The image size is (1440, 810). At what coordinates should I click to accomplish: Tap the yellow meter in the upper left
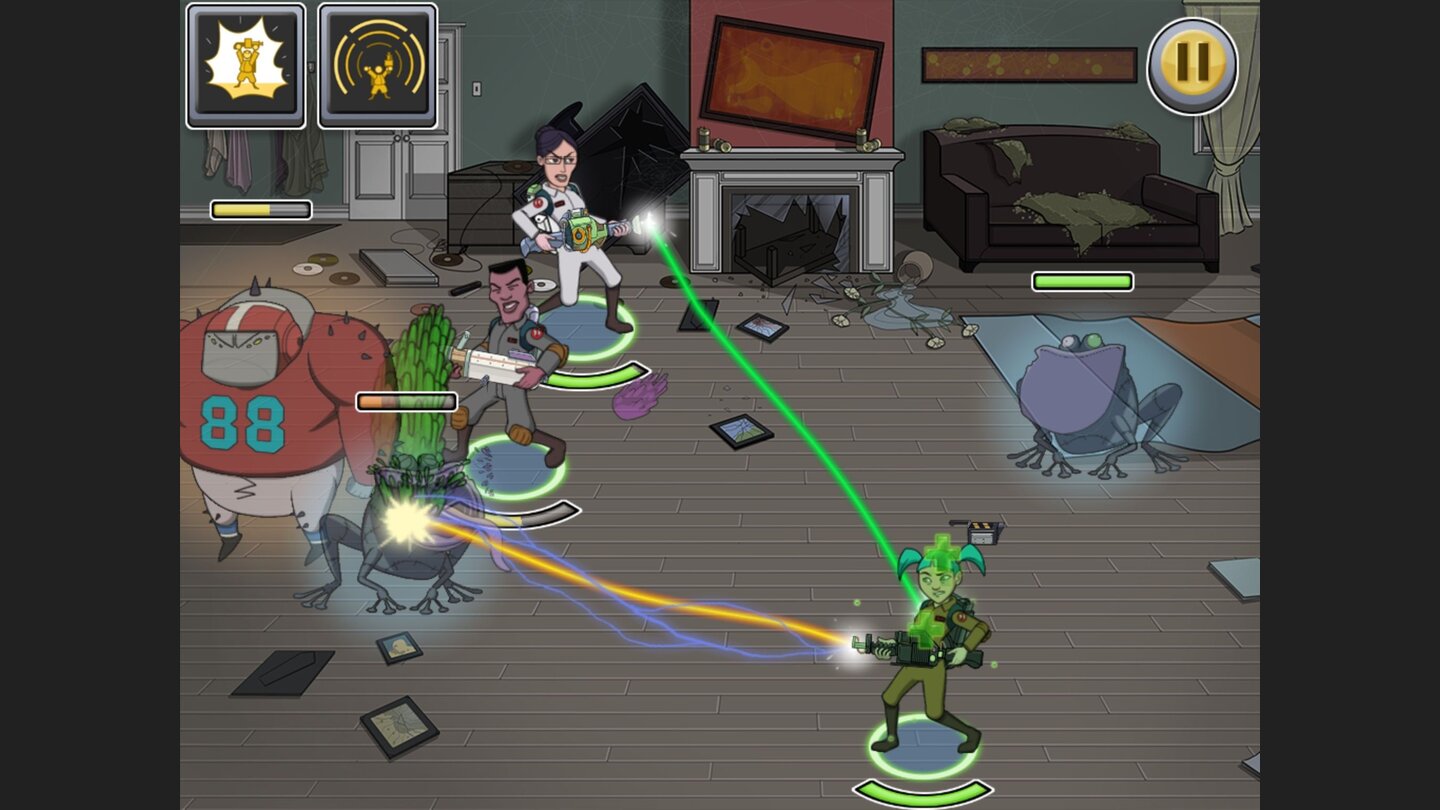(260, 208)
